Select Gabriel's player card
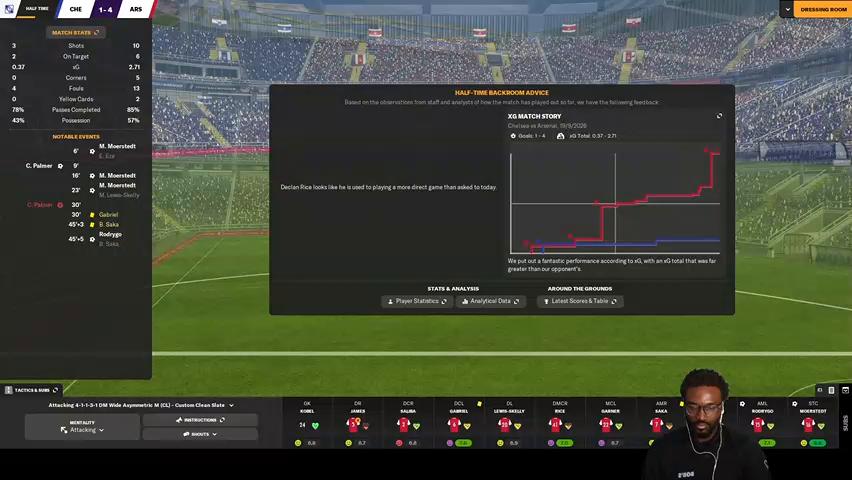Screen dimensions: 852x480 pyautogui.click(x=458, y=424)
